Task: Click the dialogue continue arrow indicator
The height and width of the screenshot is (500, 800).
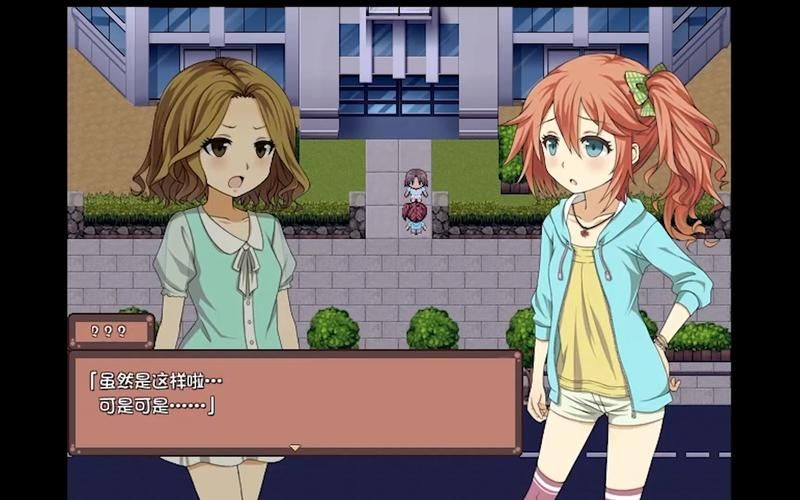Action: point(295,447)
